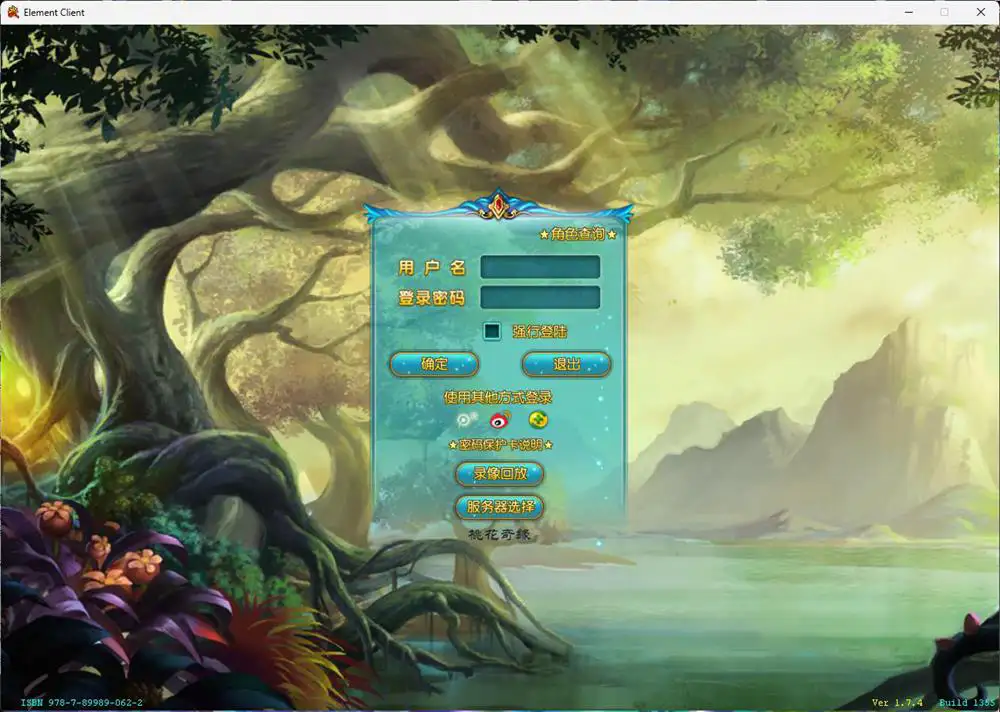Open 录像回放 replay playback

point(500,474)
